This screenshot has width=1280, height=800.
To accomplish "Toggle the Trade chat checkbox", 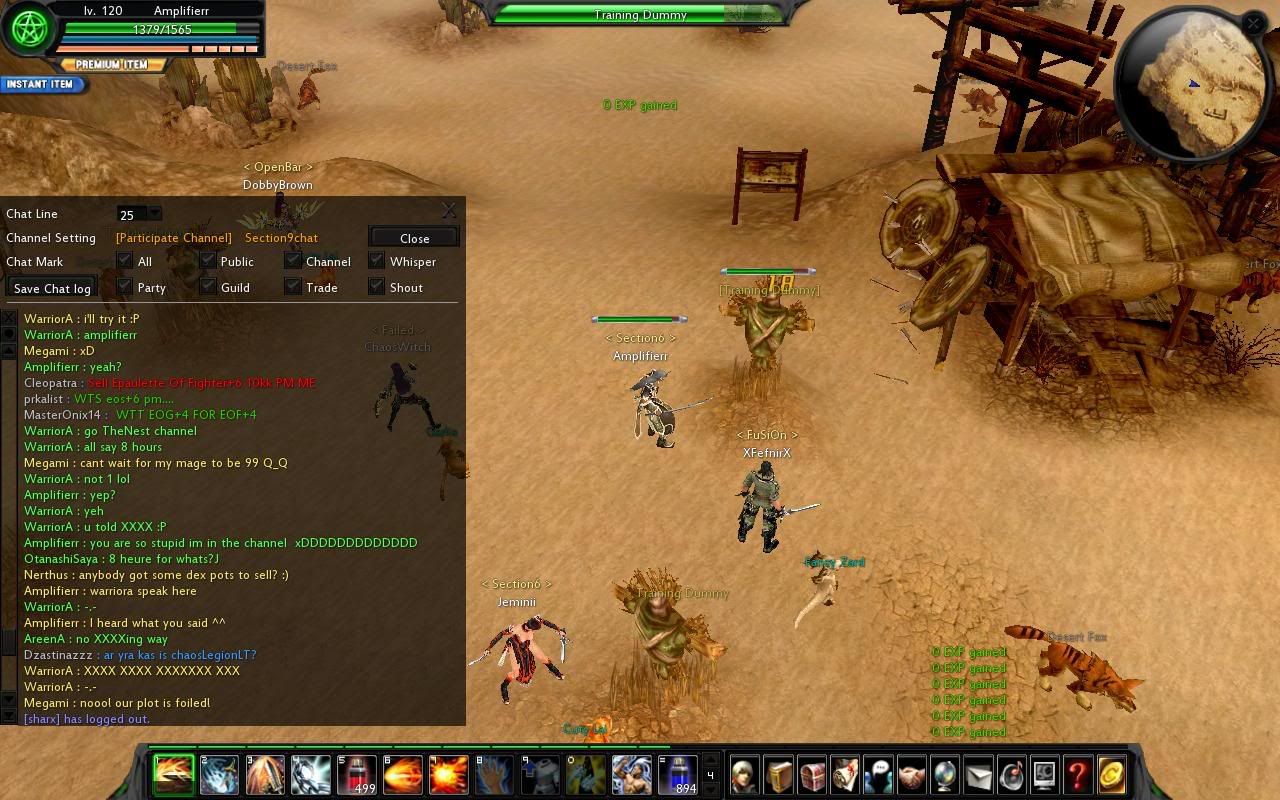I will click(x=292, y=287).
